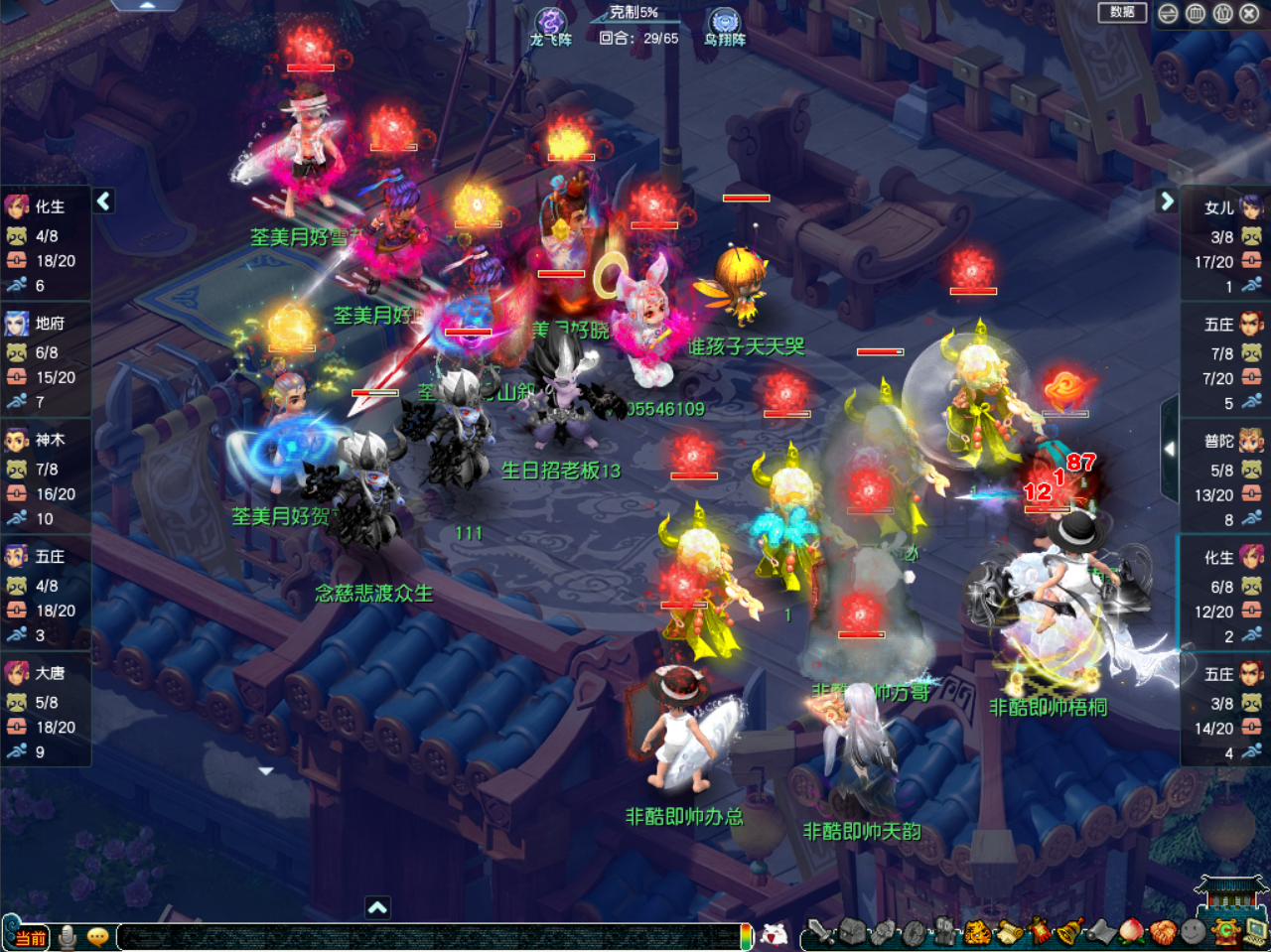Image resolution: width=1271 pixels, height=952 pixels.
Task: Activate the microphone voice input
Action: tap(68, 936)
